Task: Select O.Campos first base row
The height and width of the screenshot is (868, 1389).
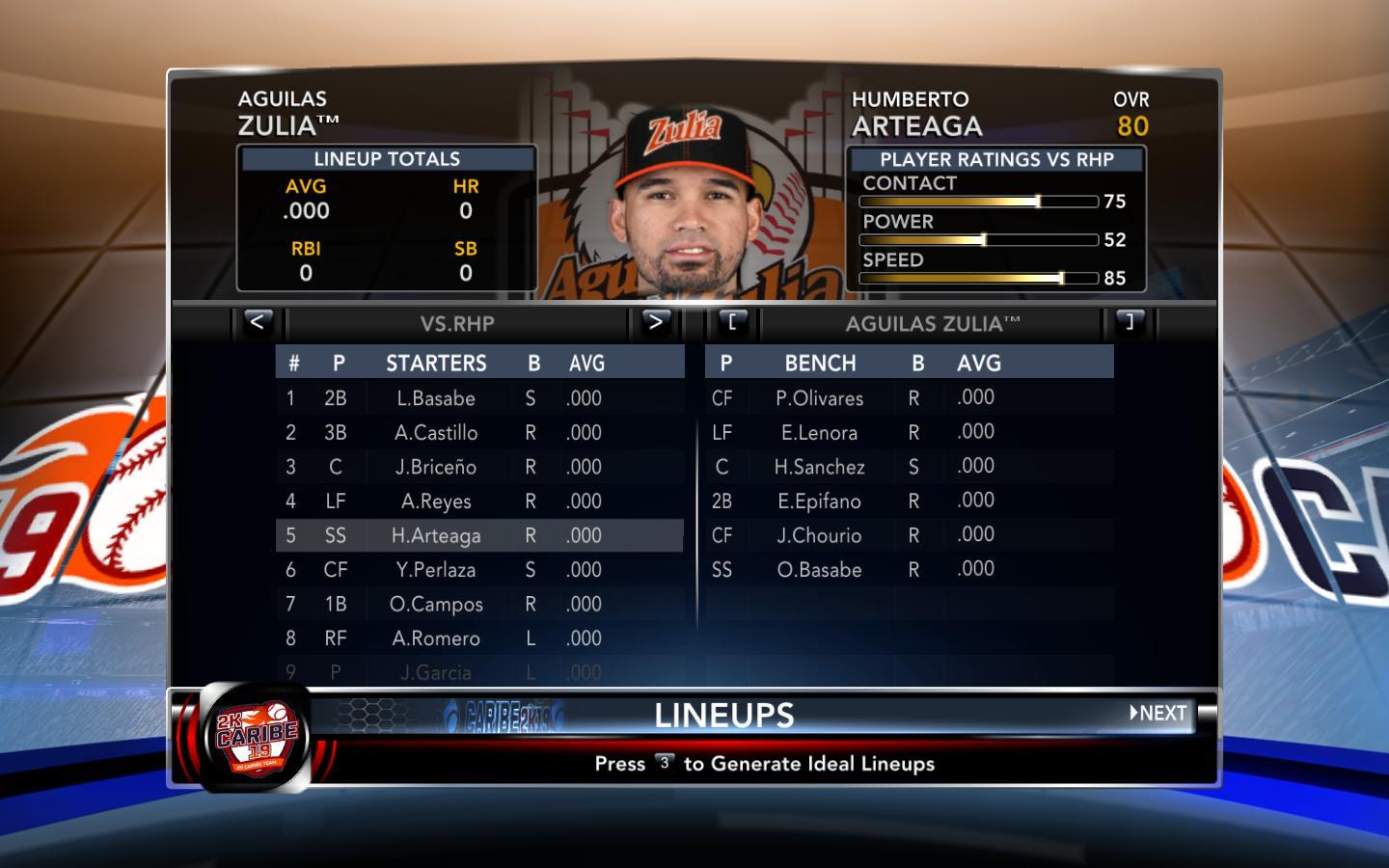Action: pos(436,605)
